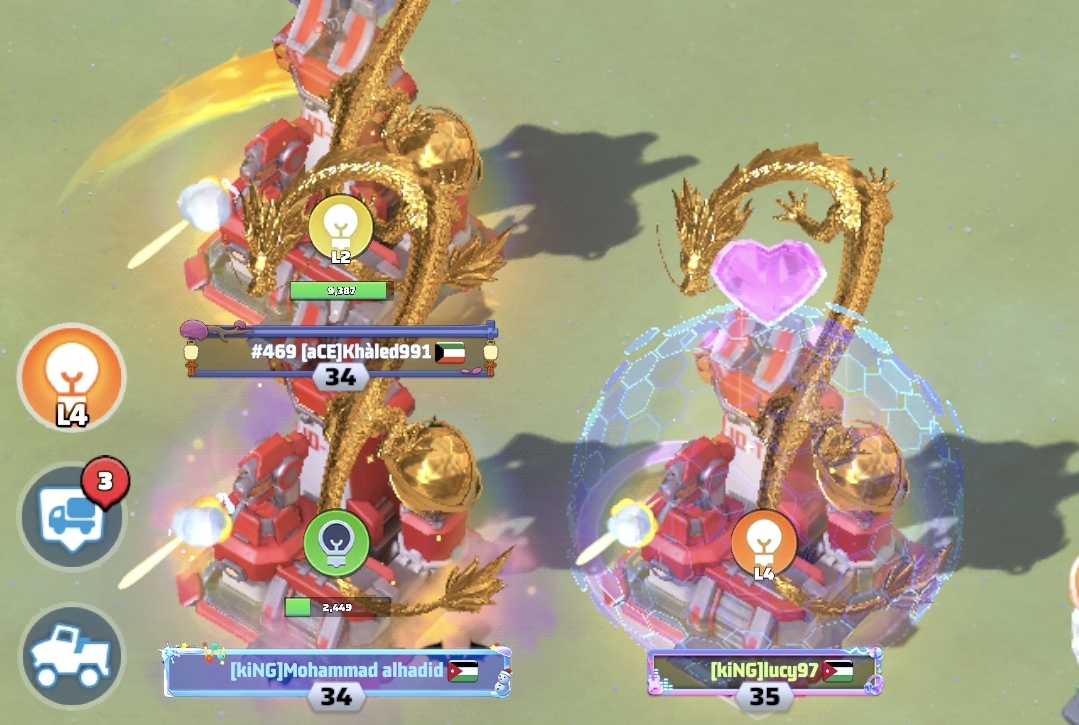This screenshot has height=725, width=1079.
Task: Click the green lightbulb marker
Action: (337, 543)
